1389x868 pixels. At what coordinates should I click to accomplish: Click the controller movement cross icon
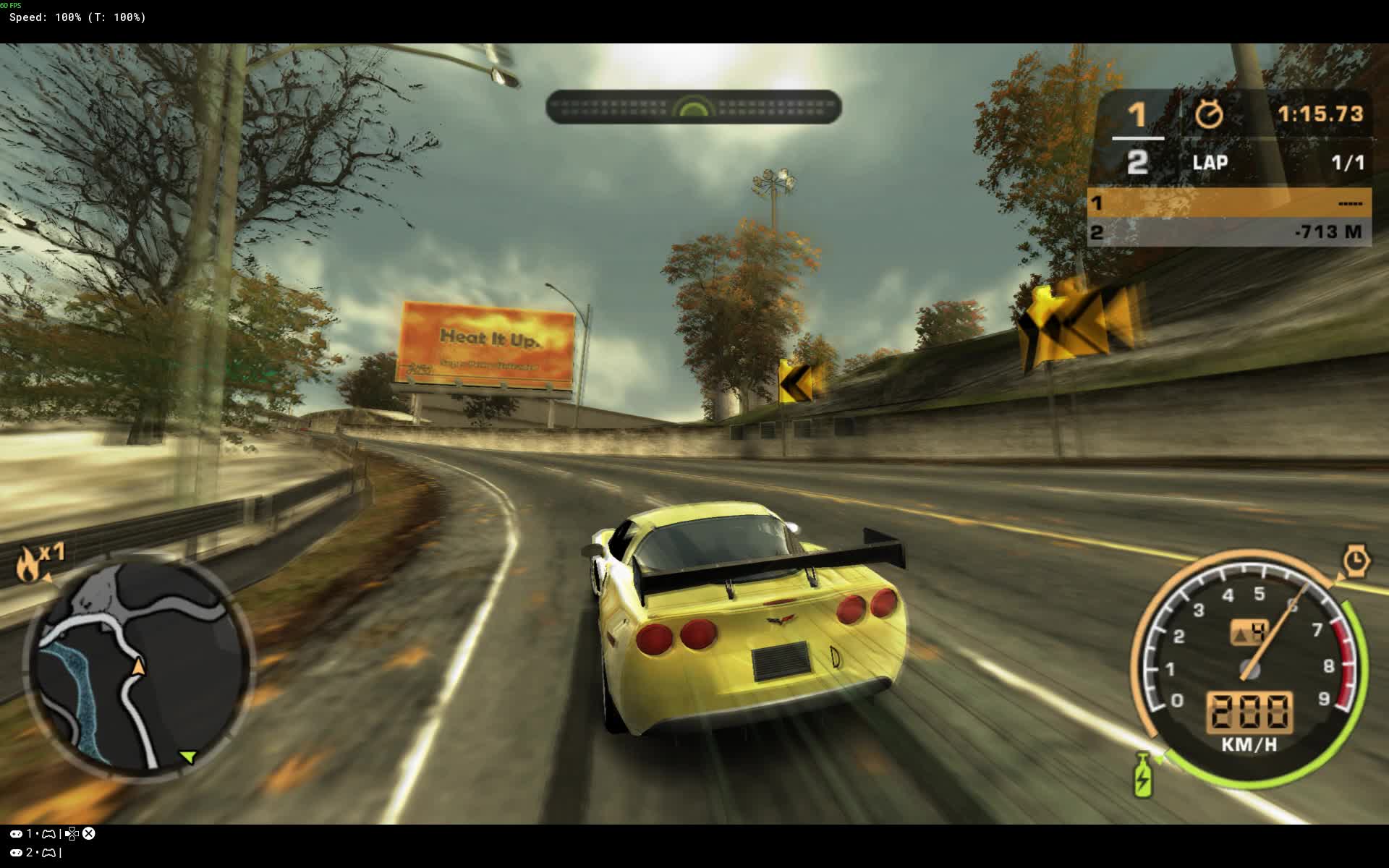click(x=71, y=833)
